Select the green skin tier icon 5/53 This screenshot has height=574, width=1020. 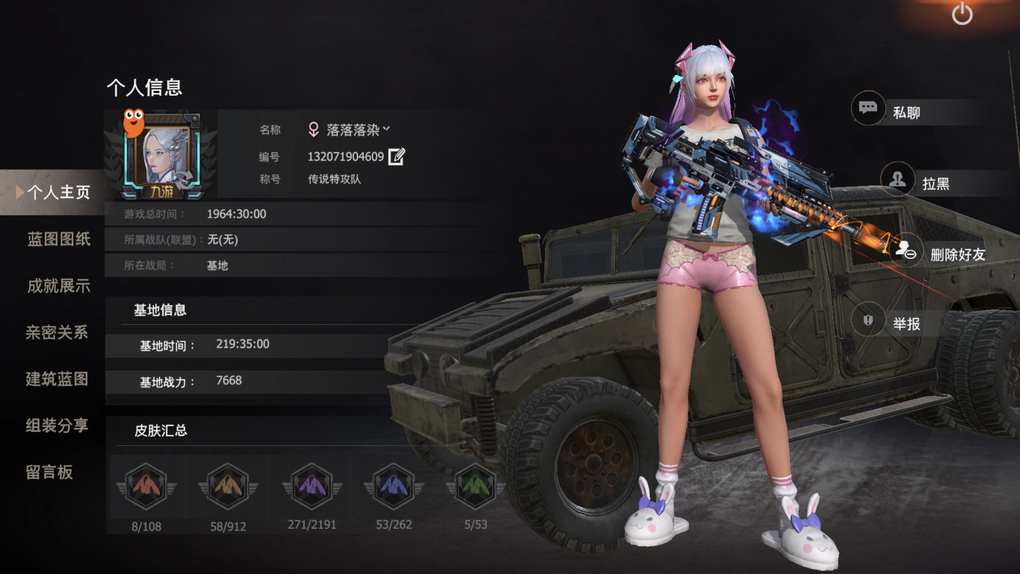475,488
